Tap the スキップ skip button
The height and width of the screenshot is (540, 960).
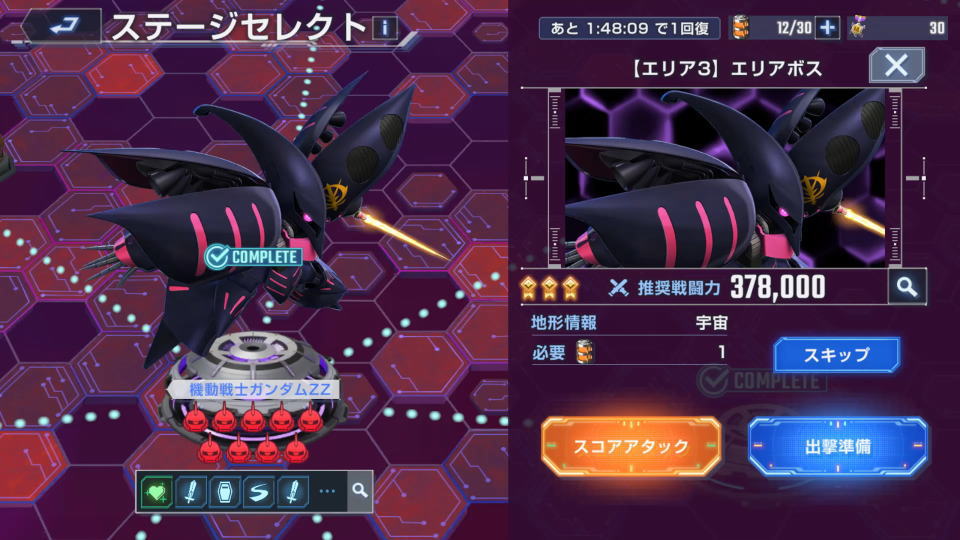point(836,354)
